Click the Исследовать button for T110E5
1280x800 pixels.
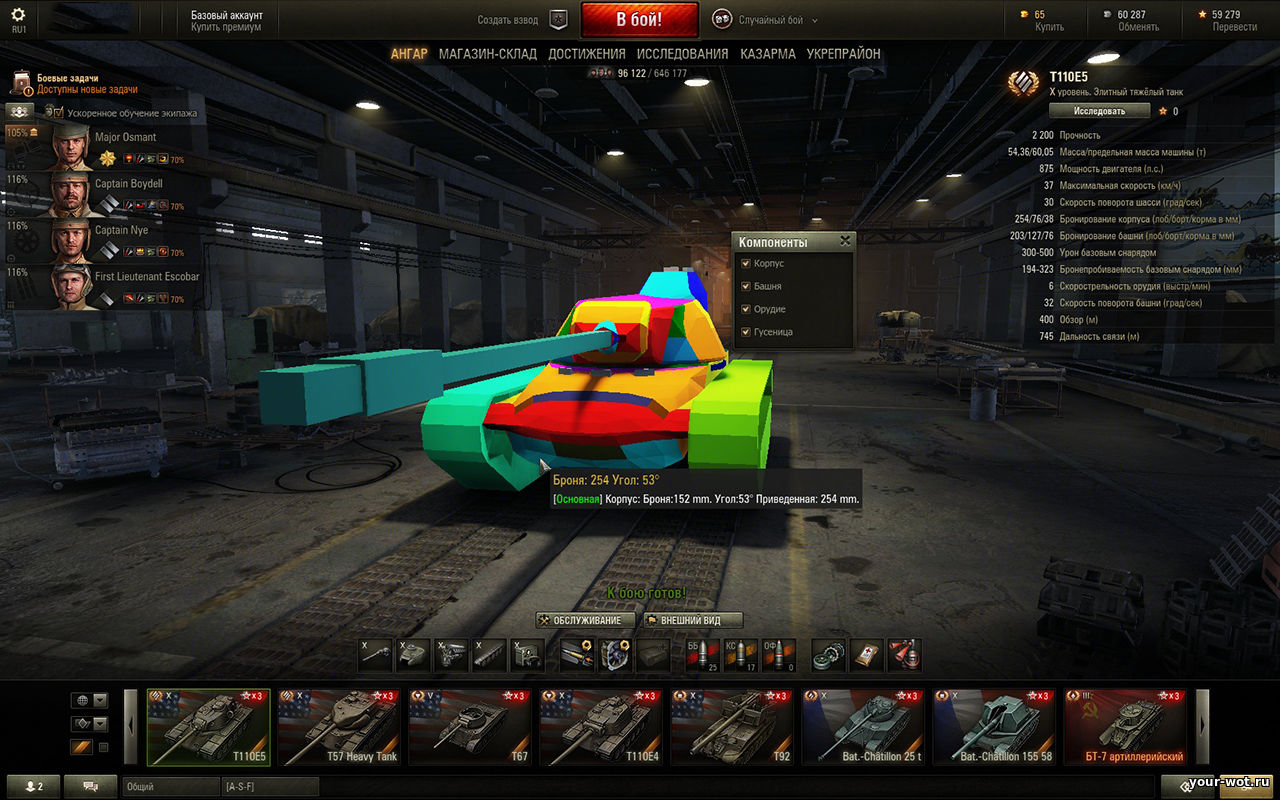(x=1099, y=111)
